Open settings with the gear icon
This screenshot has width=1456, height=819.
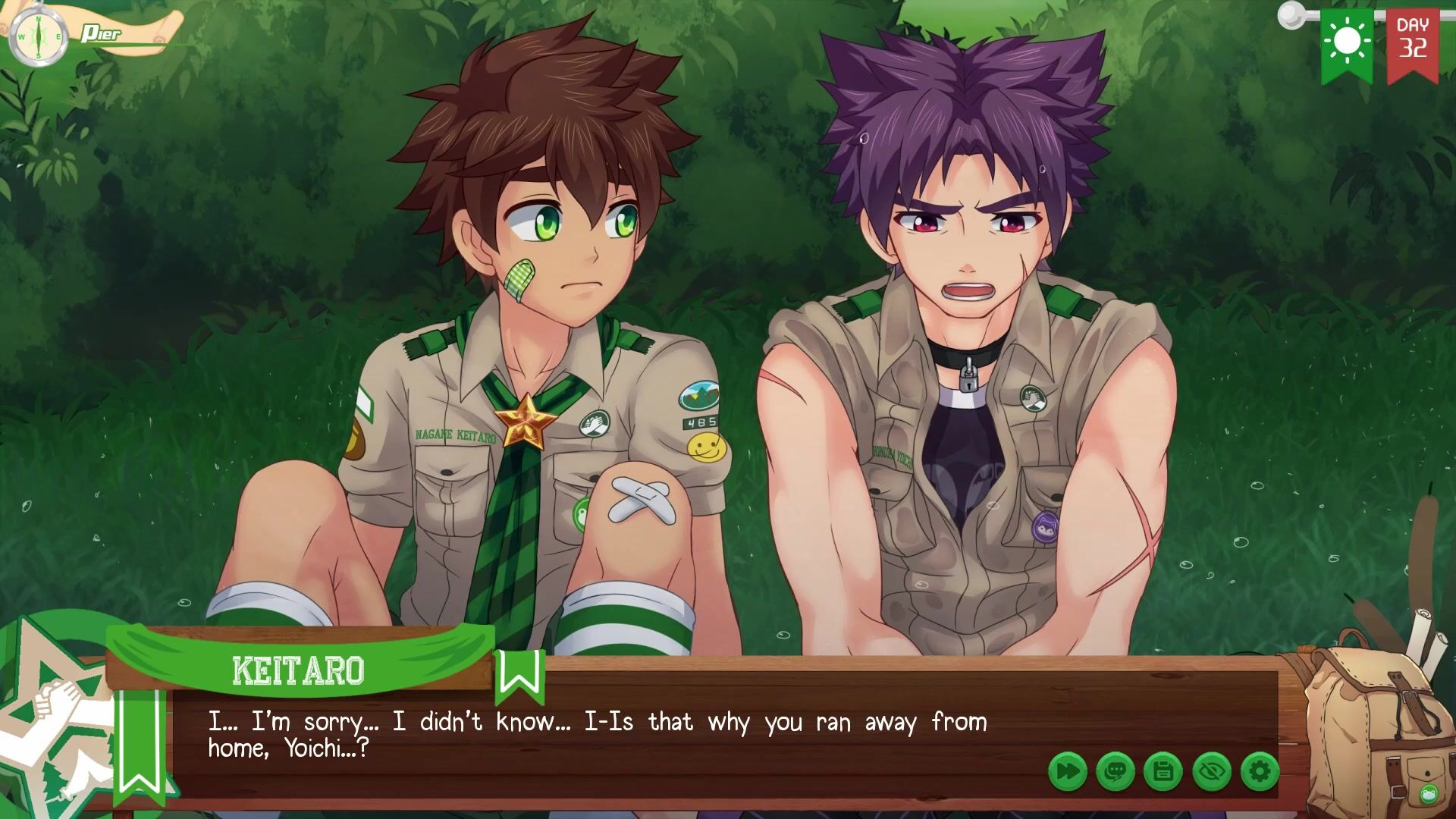1259,772
